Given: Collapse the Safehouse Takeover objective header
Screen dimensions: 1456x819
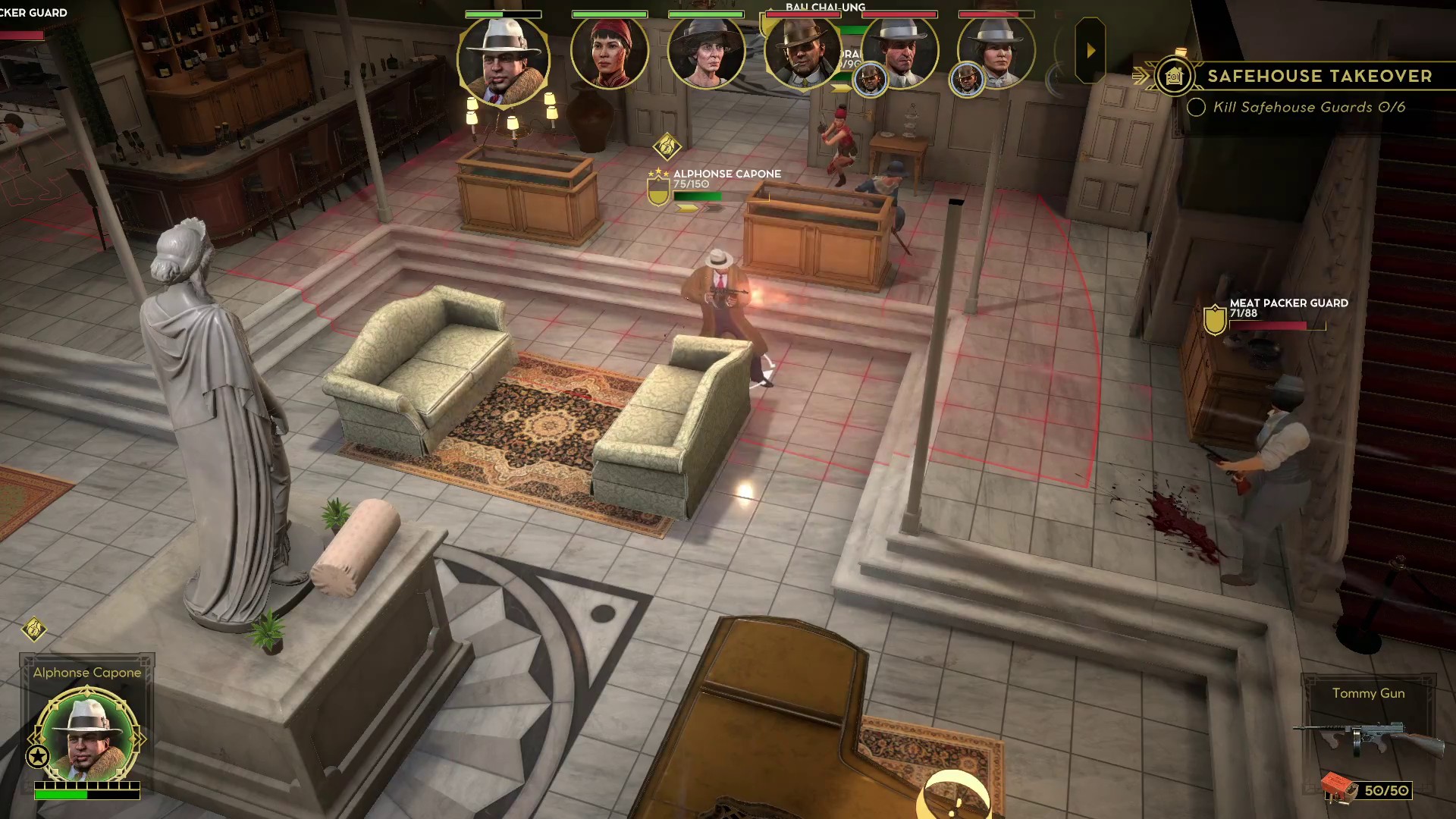Looking at the screenshot, I should 1319,76.
